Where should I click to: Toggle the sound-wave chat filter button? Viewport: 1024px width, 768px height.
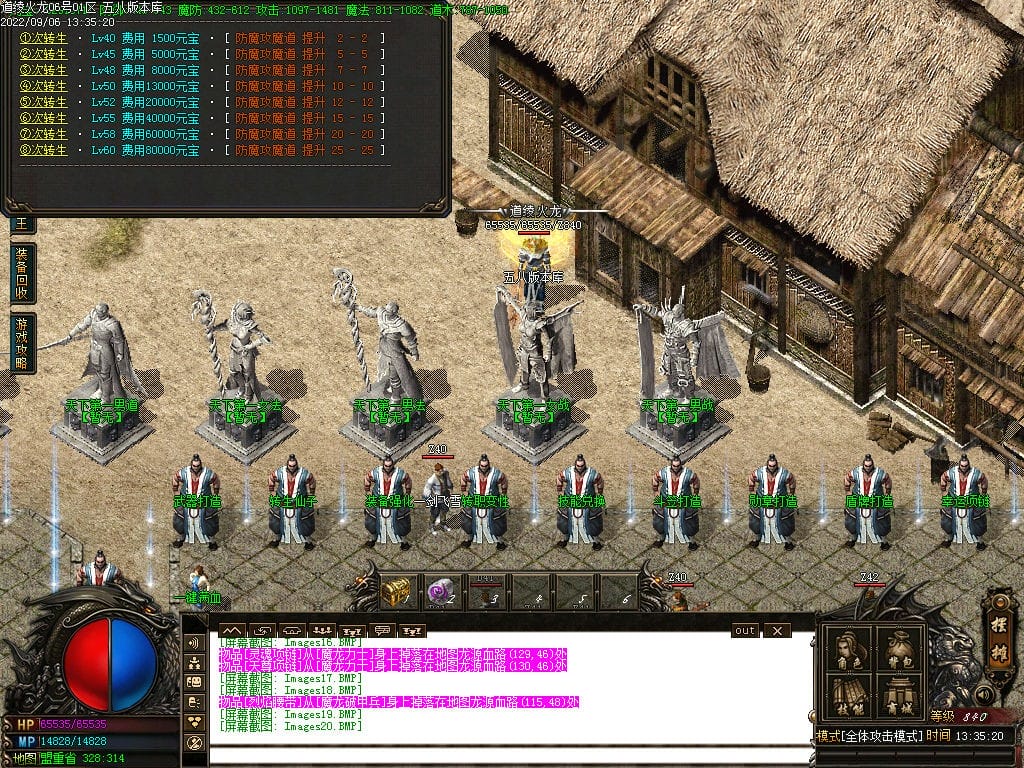tap(194, 642)
